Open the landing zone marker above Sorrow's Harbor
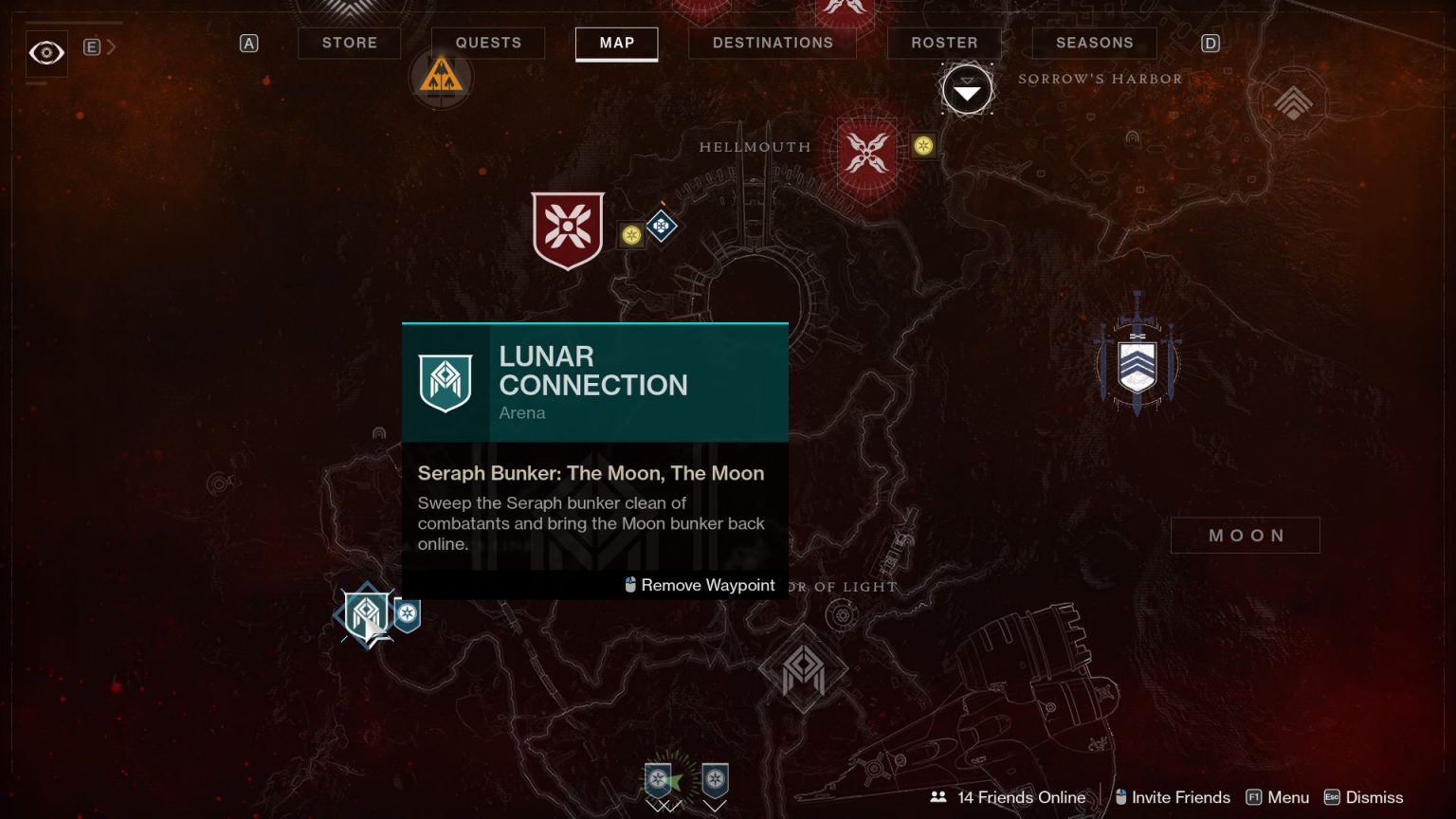 (966, 89)
